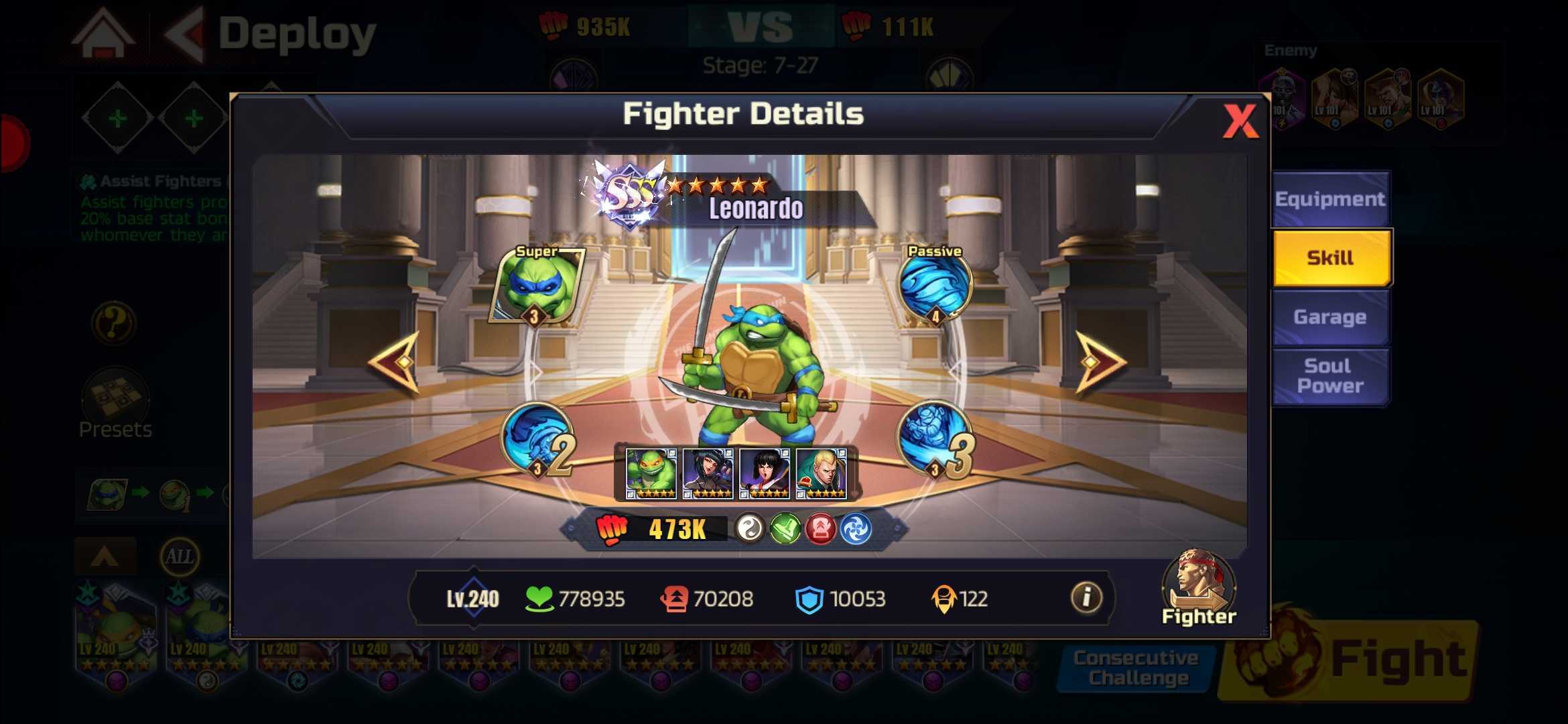Select the Skill tab
This screenshot has height=724, width=1568.
point(1331,258)
